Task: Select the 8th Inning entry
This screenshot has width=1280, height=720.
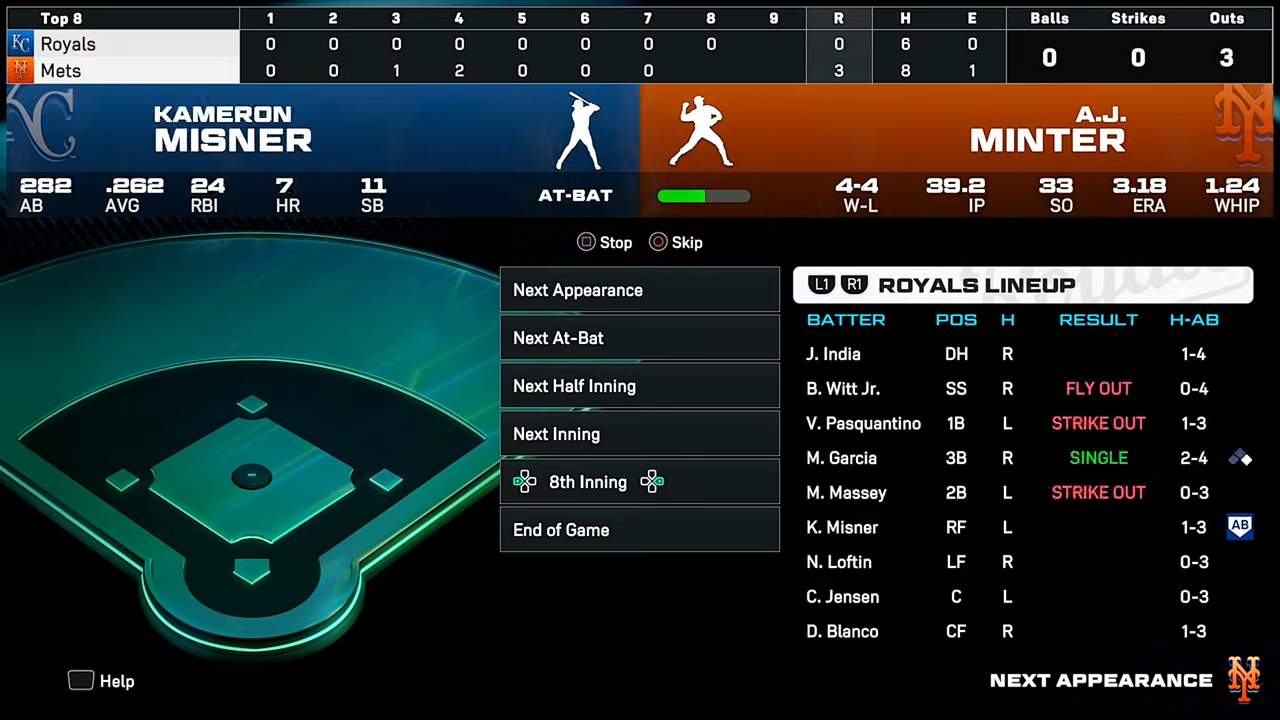Action: tap(639, 482)
